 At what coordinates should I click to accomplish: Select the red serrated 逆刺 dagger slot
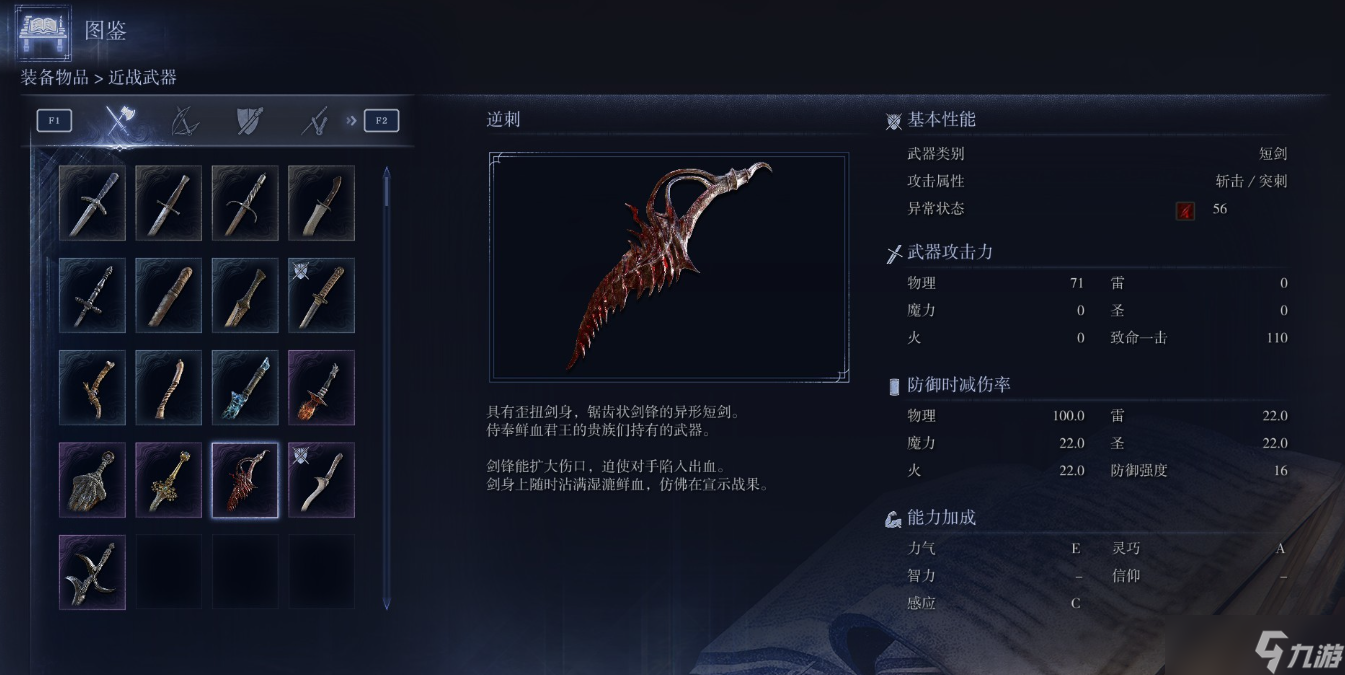(245, 480)
